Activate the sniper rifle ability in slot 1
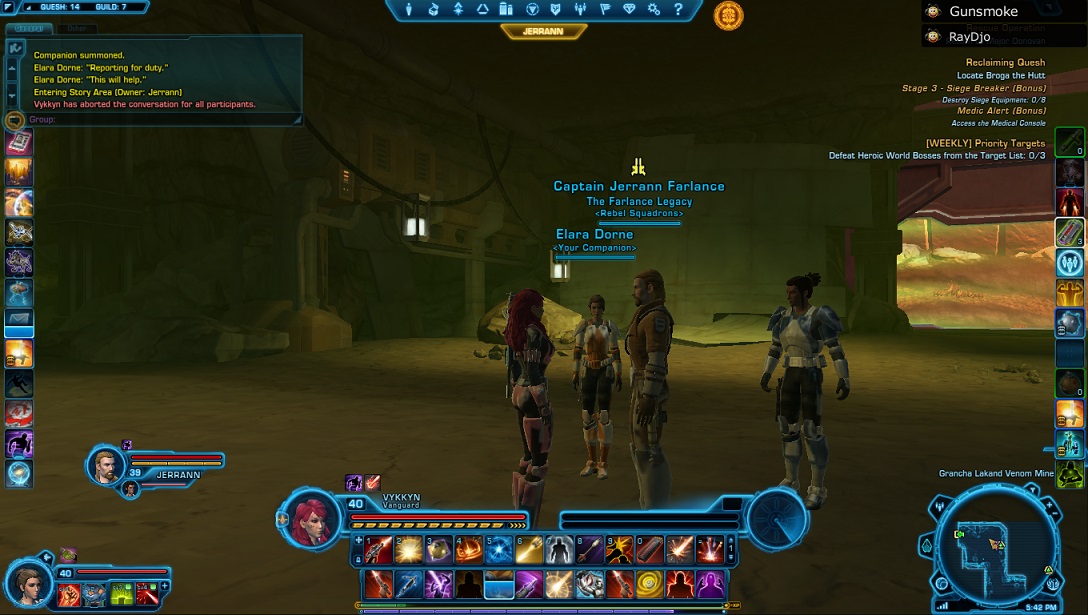The image size is (1088, 615). click(378, 549)
